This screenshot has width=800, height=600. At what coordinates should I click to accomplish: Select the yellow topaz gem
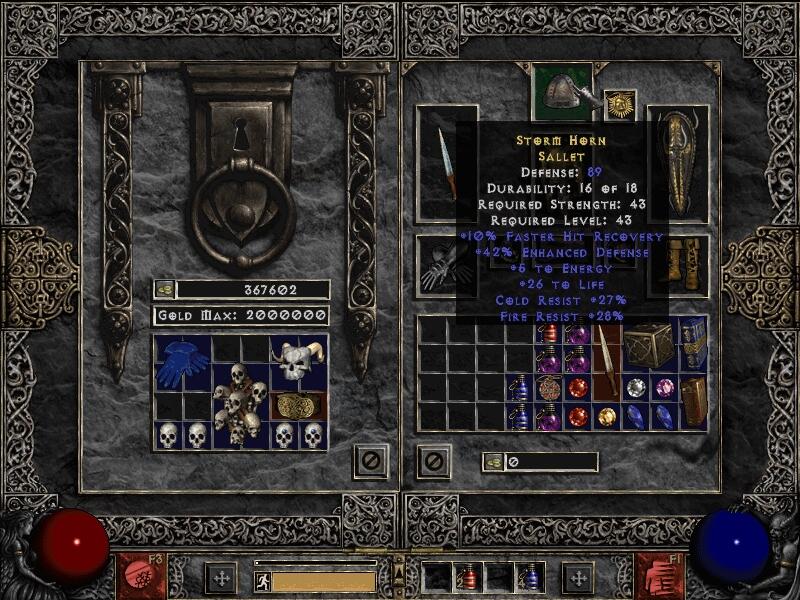pos(606,416)
